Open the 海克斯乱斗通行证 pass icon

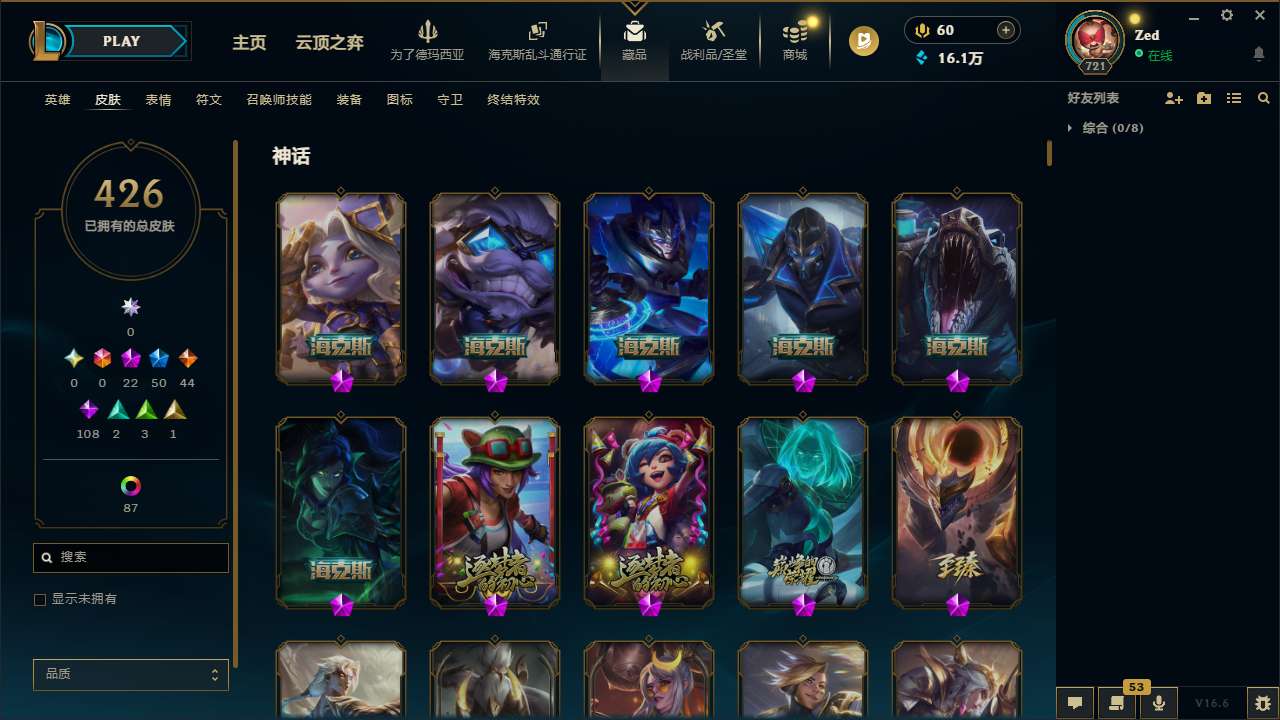pyautogui.click(x=537, y=33)
